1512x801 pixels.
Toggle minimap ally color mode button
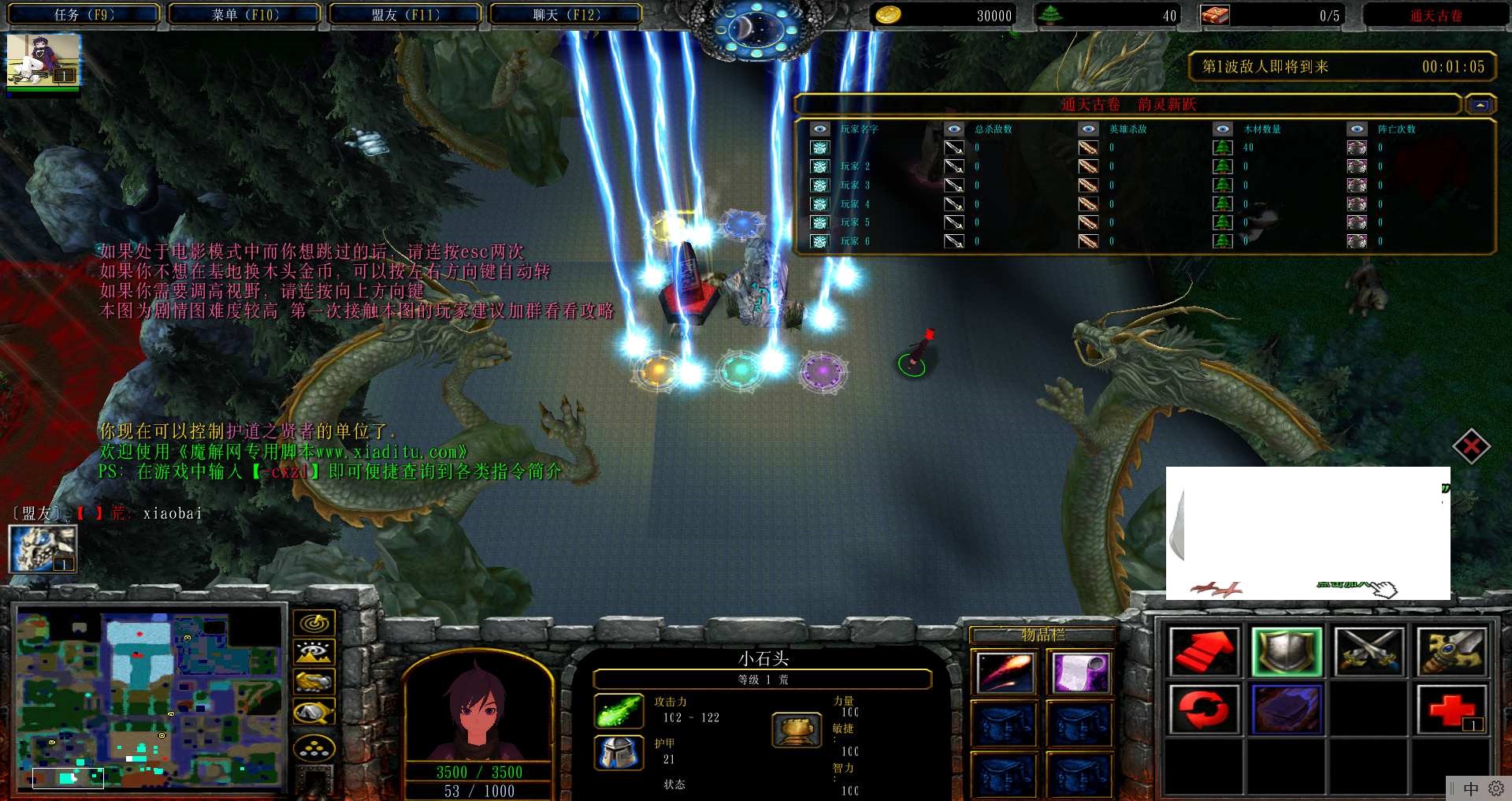coord(314,681)
